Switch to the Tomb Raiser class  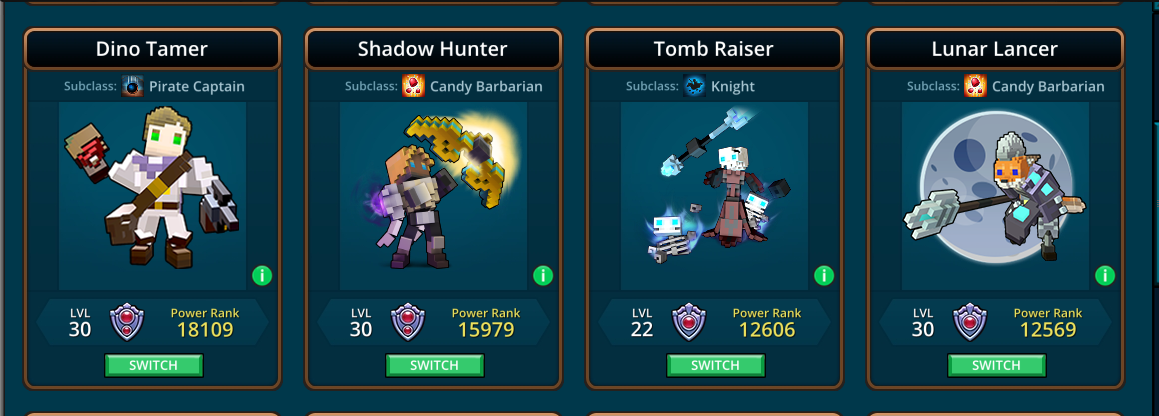coord(716,366)
